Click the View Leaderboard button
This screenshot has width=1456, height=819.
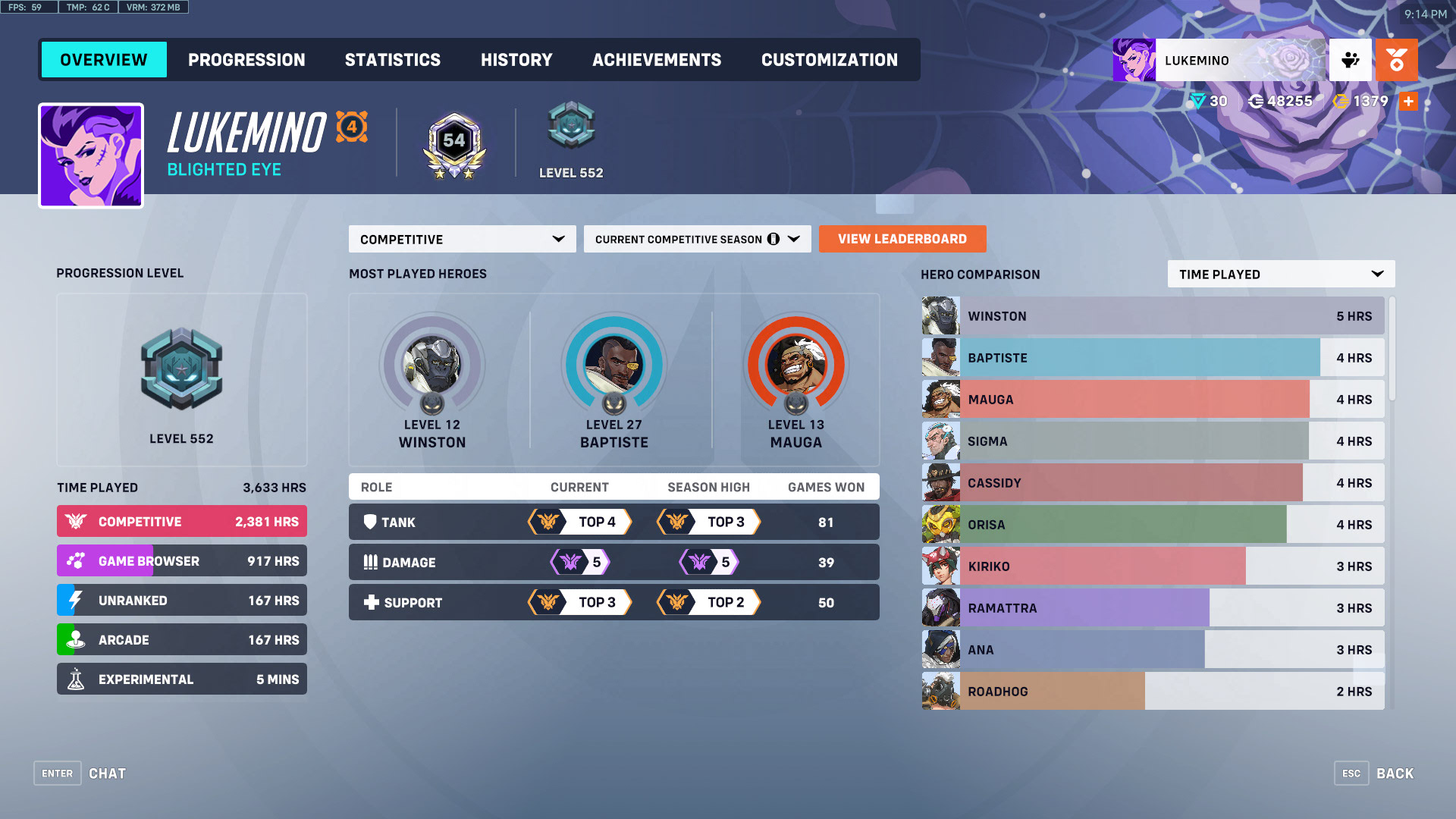[x=902, y=239]
